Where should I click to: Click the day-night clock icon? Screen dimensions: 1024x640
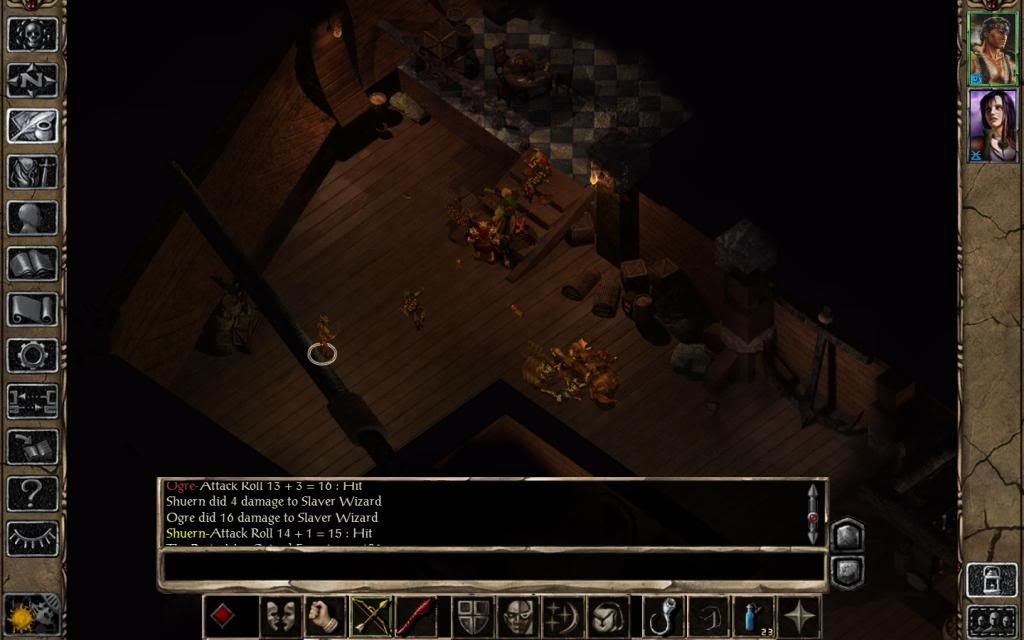click(32, 613)
